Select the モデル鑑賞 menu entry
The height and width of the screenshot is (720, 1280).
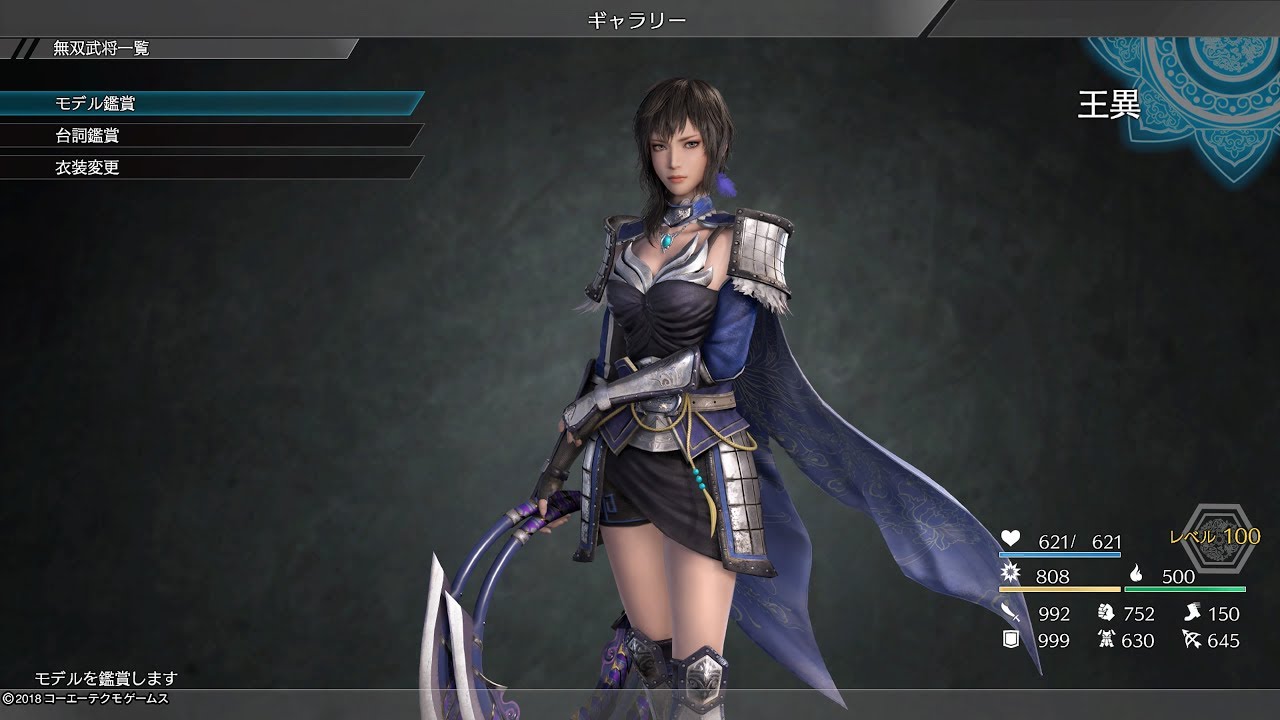pos(95,104)
